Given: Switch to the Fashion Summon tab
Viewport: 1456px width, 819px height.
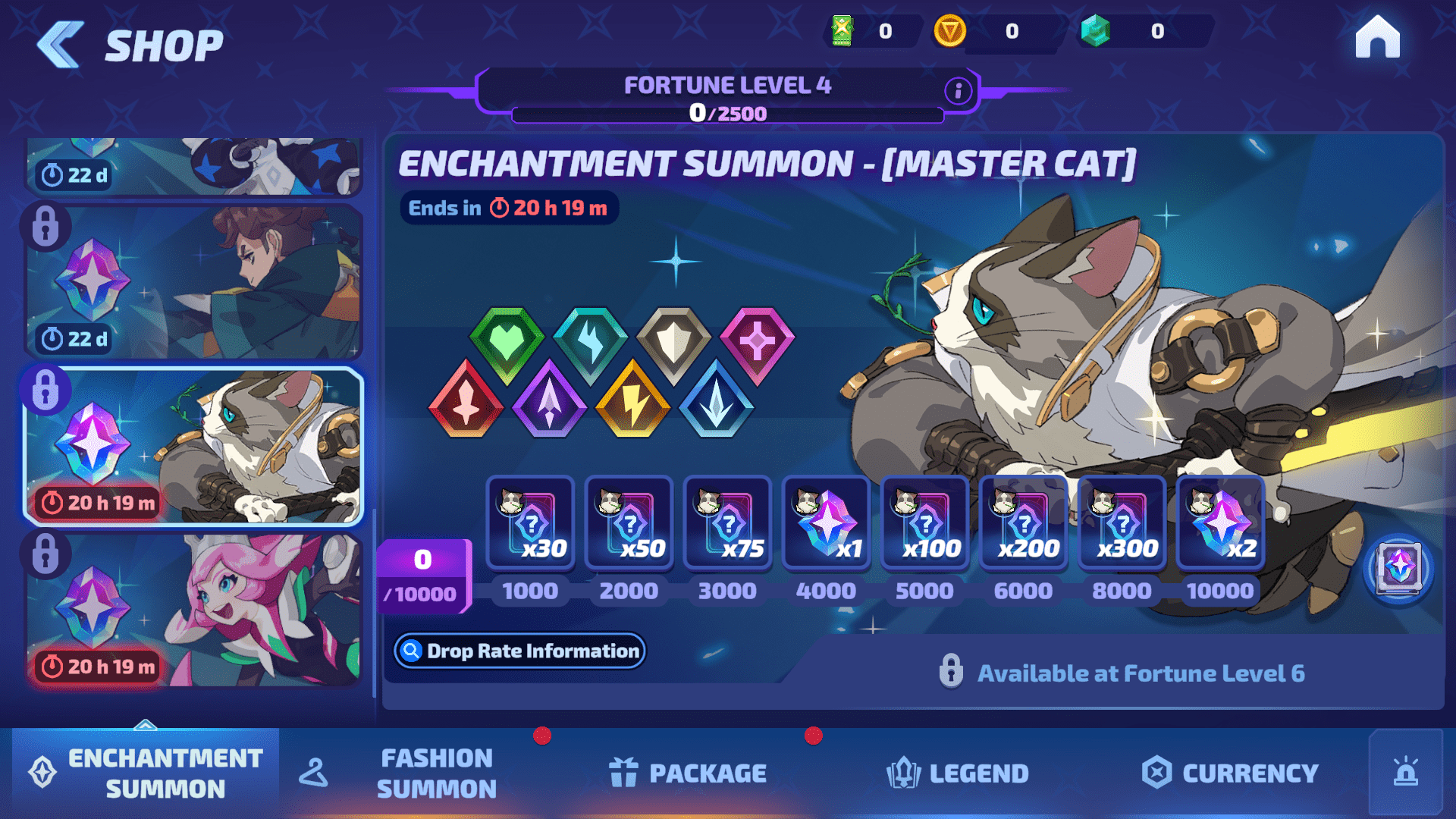Looking at the screenshot, I should pyautogui.click(x=436, y=773).
